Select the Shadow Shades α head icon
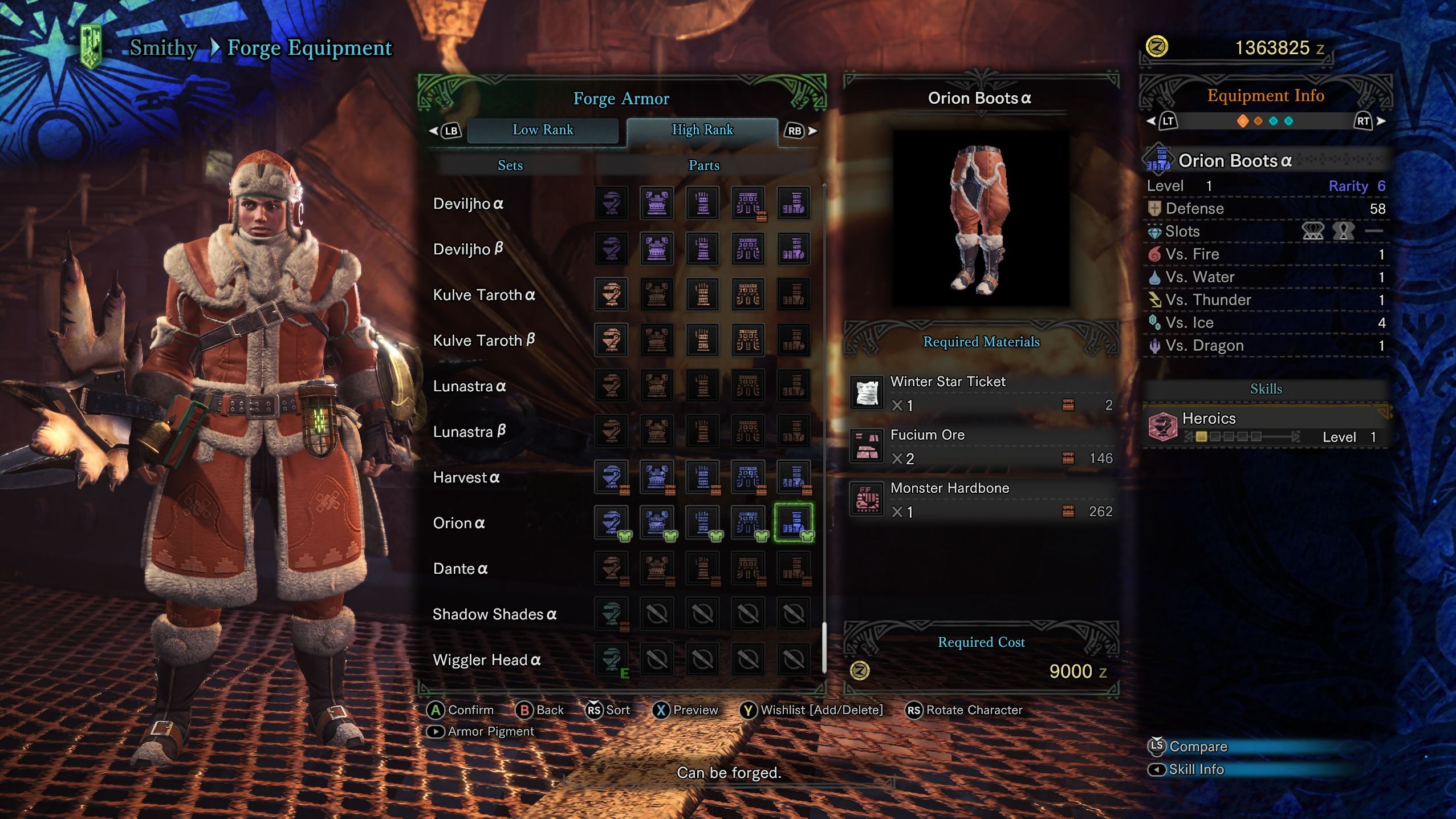 611,614
